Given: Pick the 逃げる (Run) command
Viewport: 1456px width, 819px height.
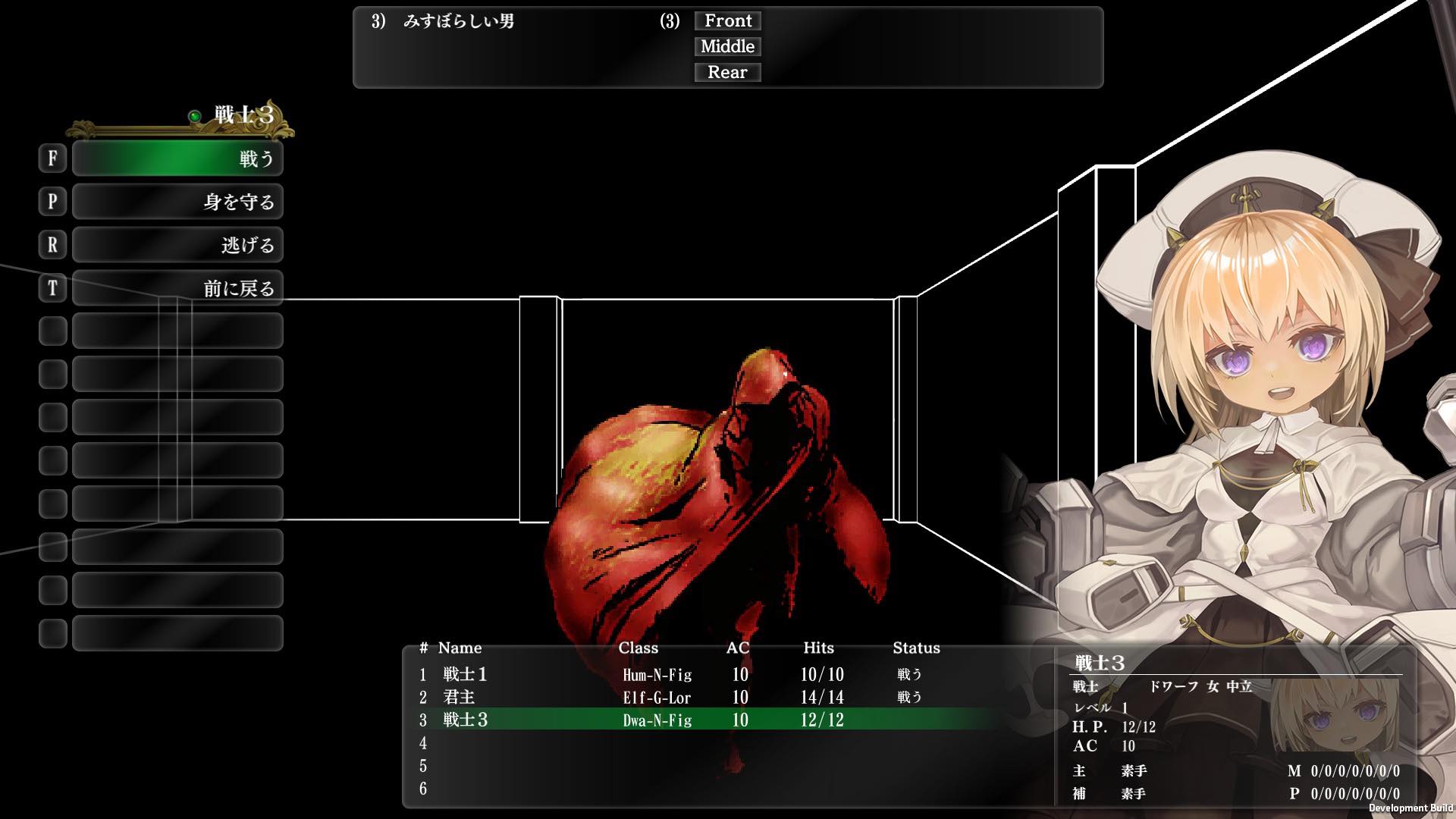Looking at the screenshot, I should pyautogui.click(x=177, y=245).
